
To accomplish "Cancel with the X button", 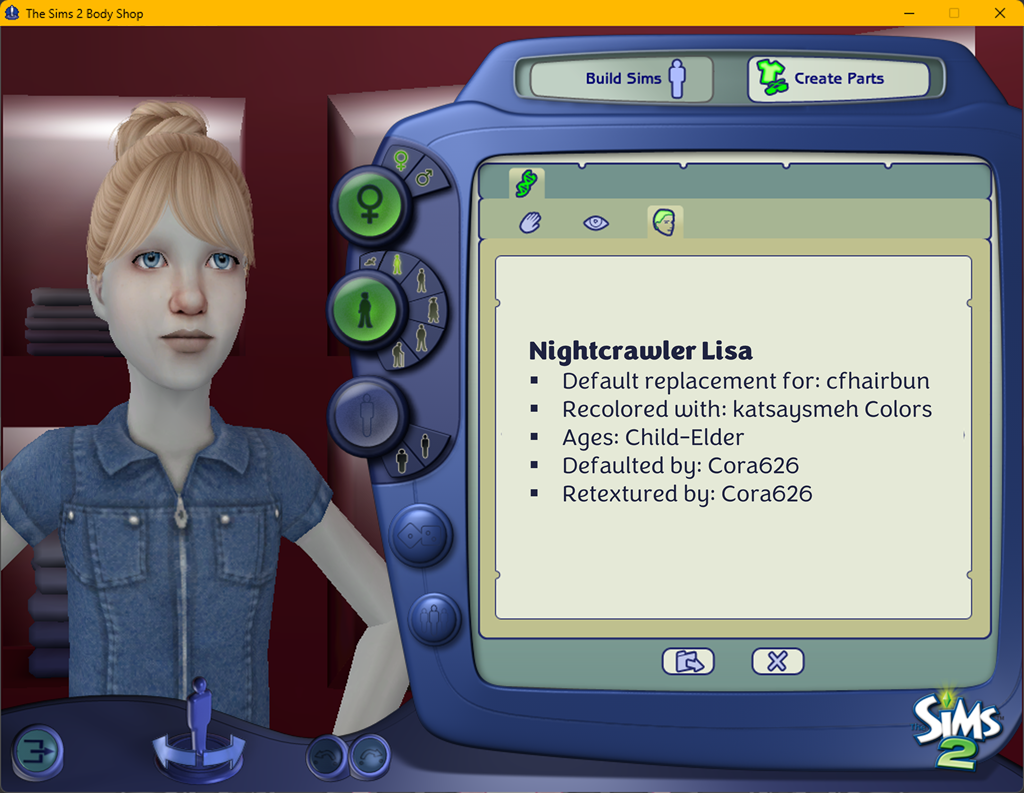I will click(x=777, y=661).
